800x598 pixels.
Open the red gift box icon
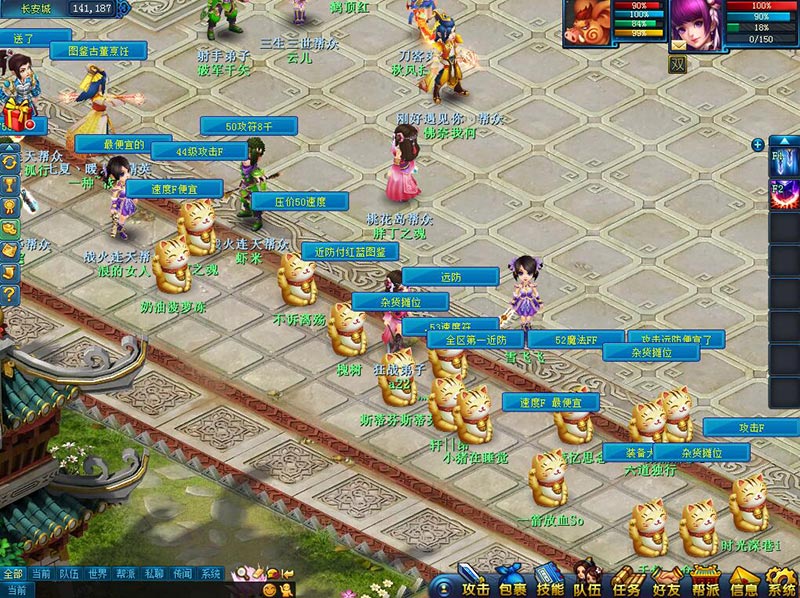pos(12,113)
